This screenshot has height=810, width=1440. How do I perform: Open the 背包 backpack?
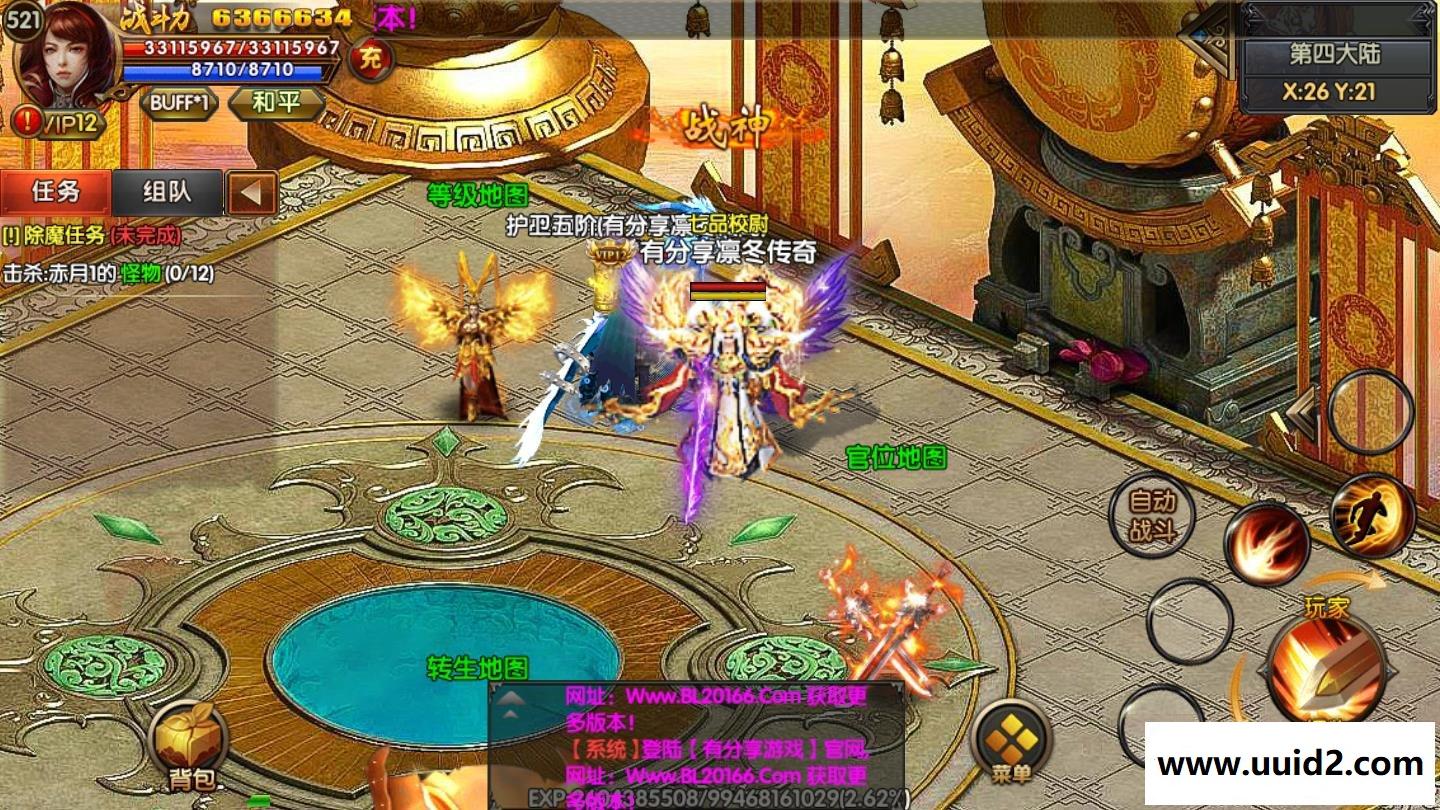[x=189, y=745]
